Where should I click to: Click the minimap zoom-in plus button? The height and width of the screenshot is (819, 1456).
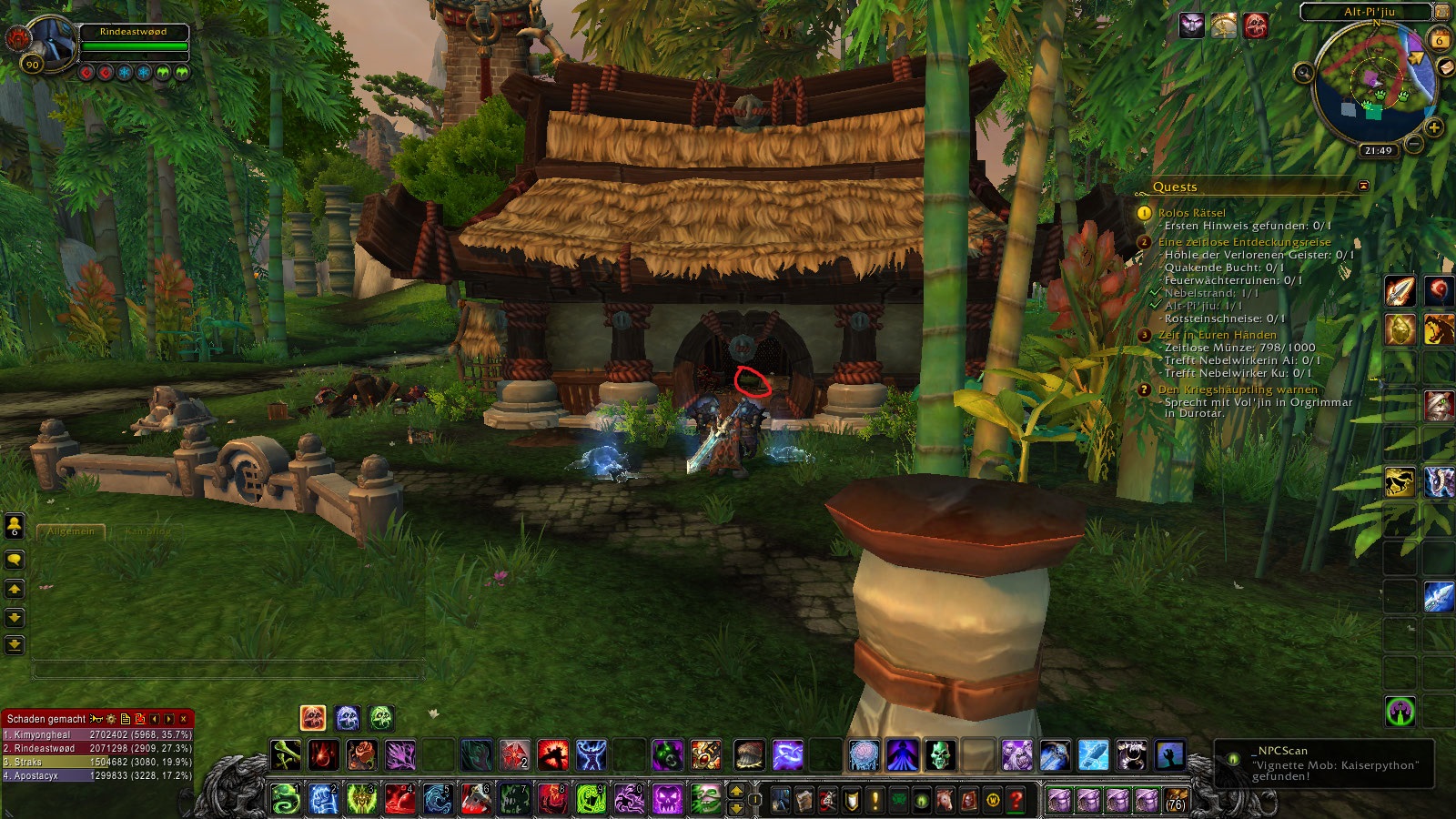coord(1434,127)
